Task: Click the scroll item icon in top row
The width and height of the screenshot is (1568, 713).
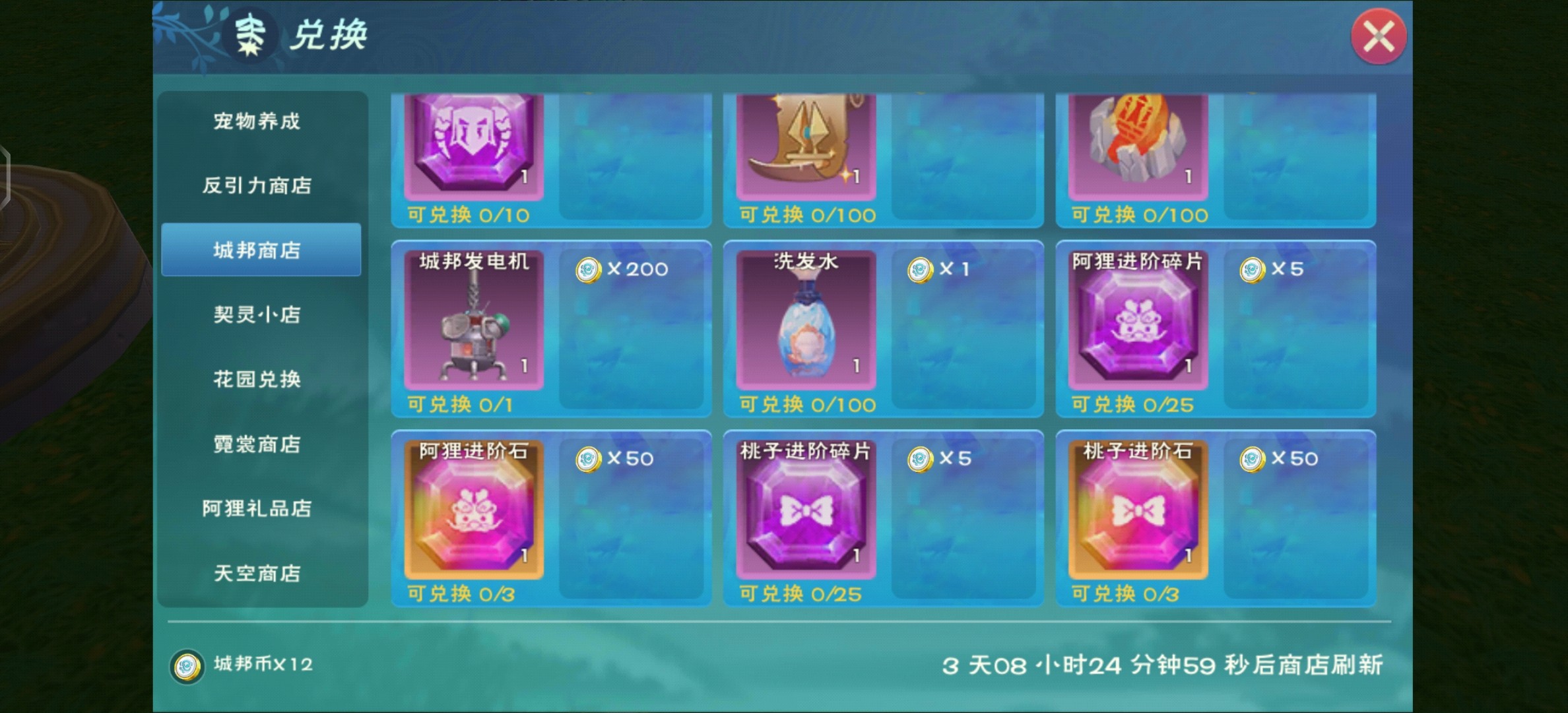Action: 805,139
